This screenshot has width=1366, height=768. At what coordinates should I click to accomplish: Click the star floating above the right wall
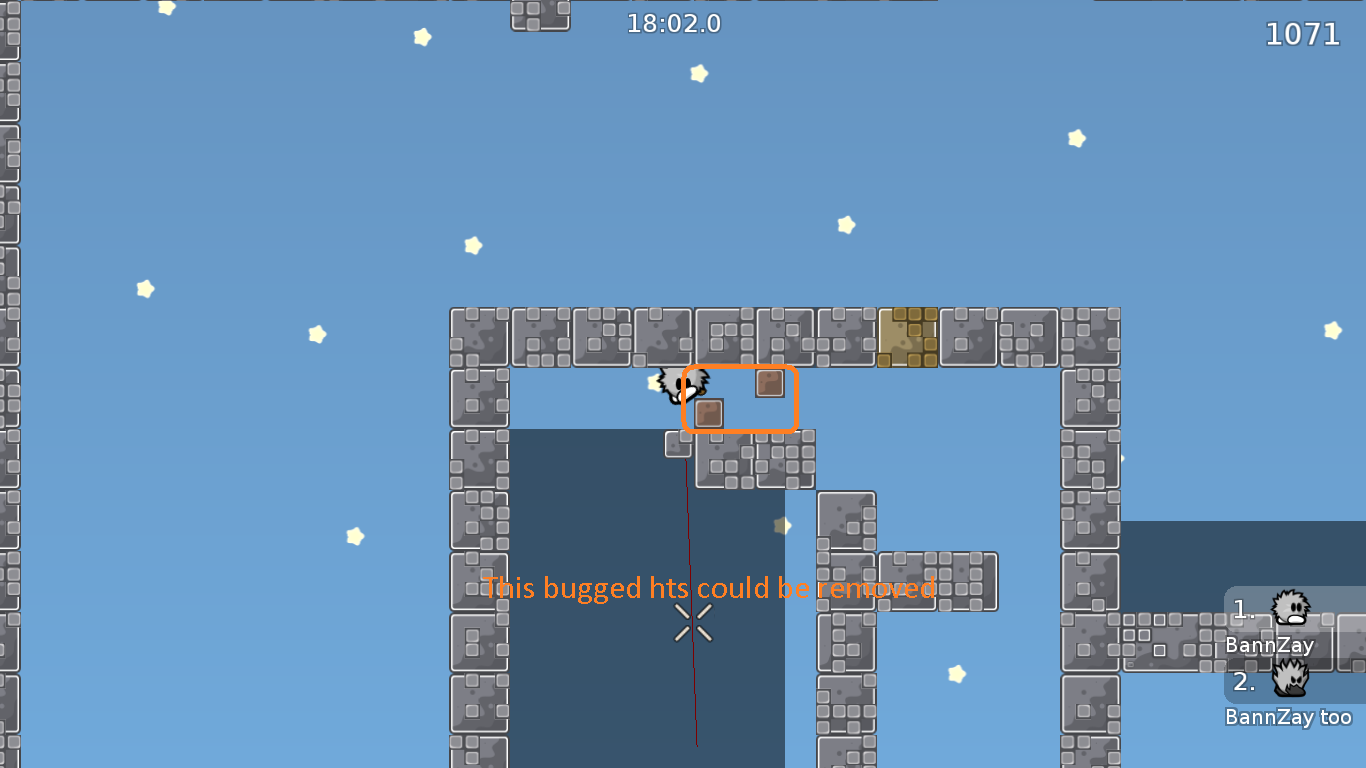pyautogui.click(x=1077, y=137)
